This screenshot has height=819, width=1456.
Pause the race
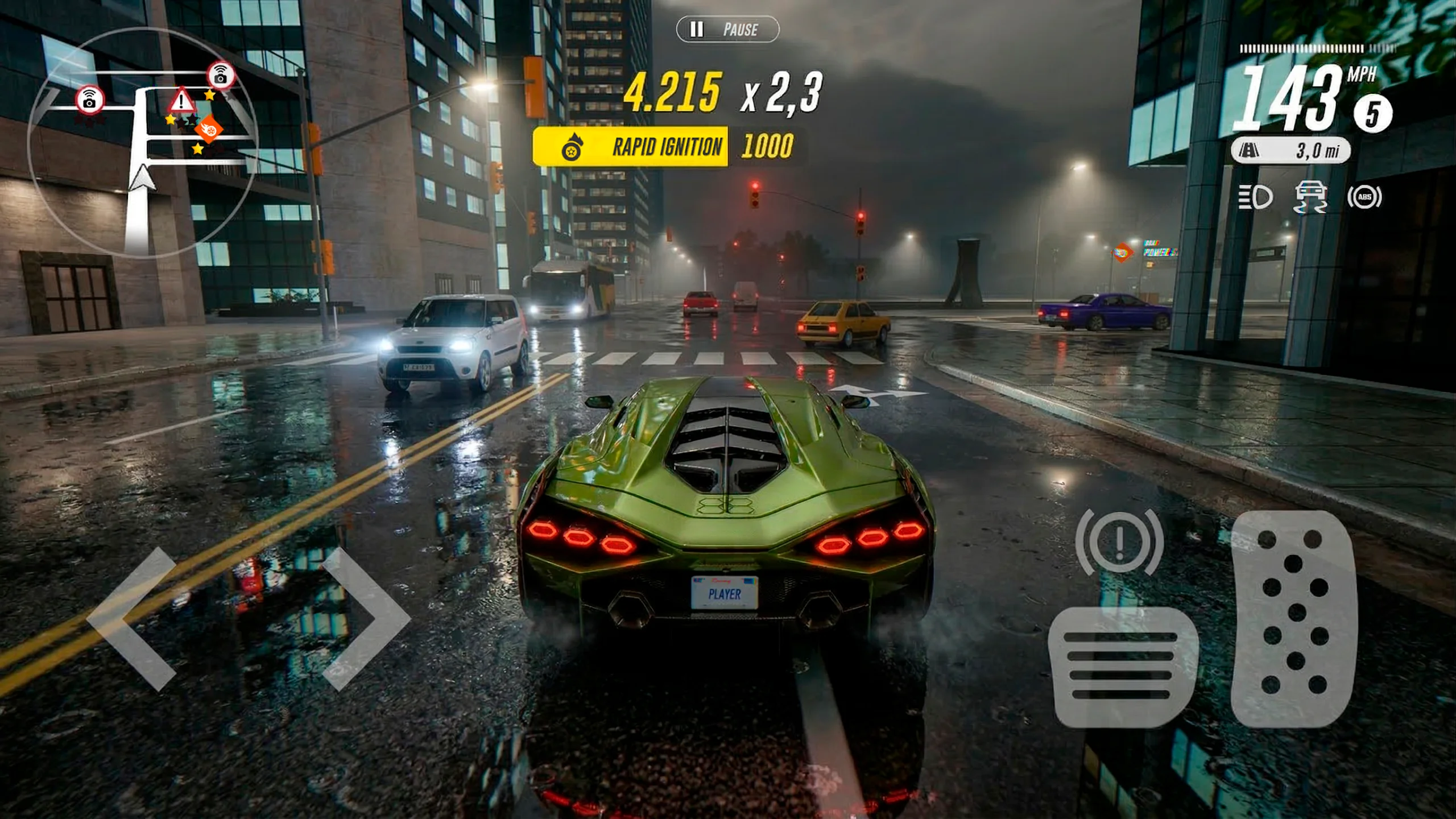[727, 29]
